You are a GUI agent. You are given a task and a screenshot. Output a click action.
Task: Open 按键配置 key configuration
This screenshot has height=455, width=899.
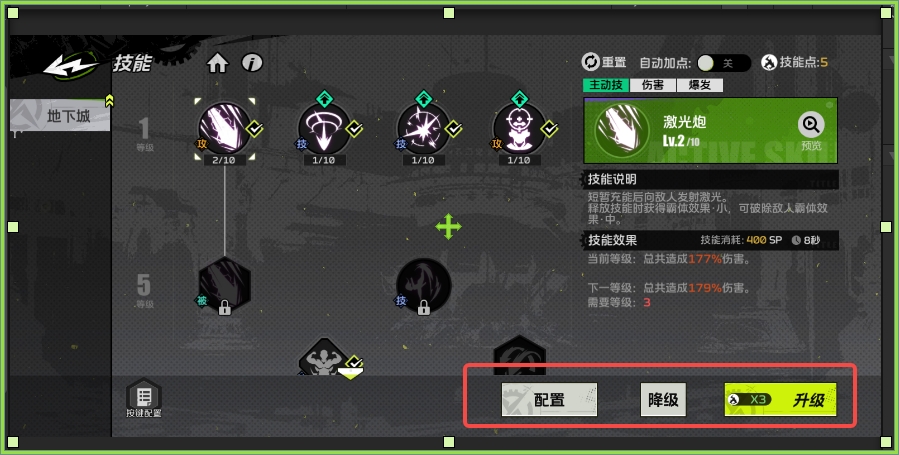pyautogui.click(x=143, y=397)
